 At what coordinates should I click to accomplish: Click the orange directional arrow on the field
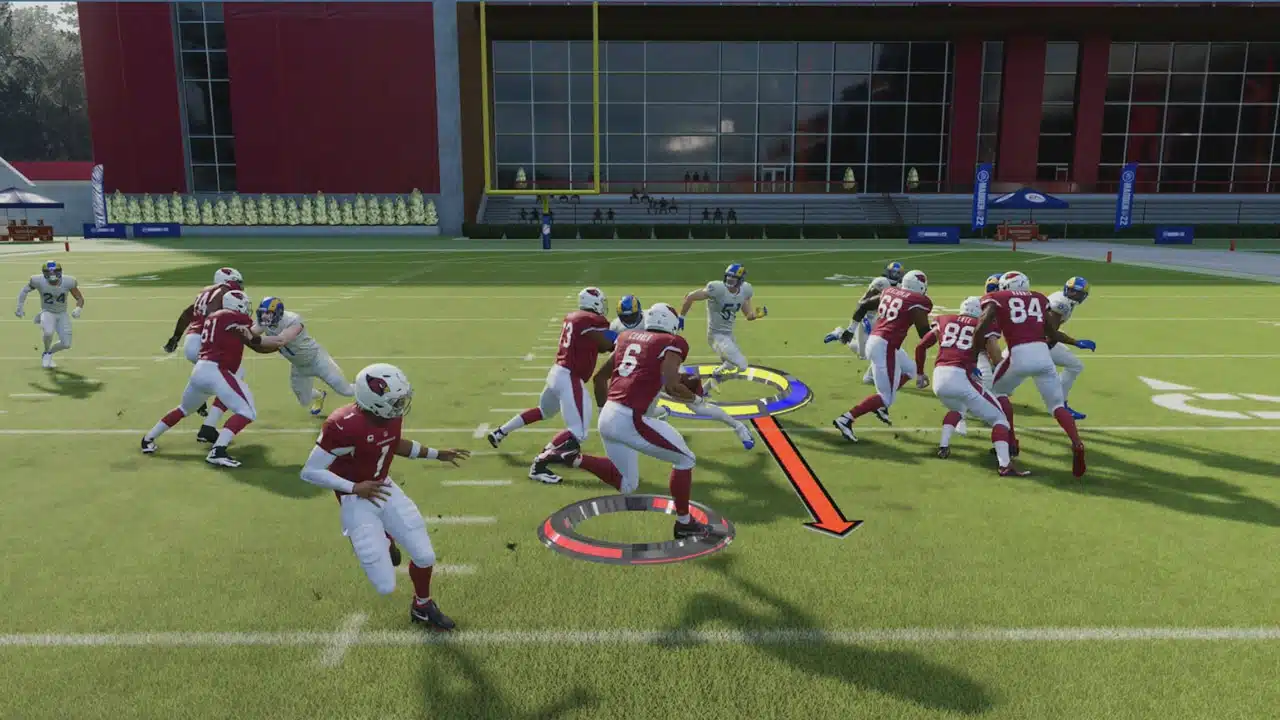790,460
